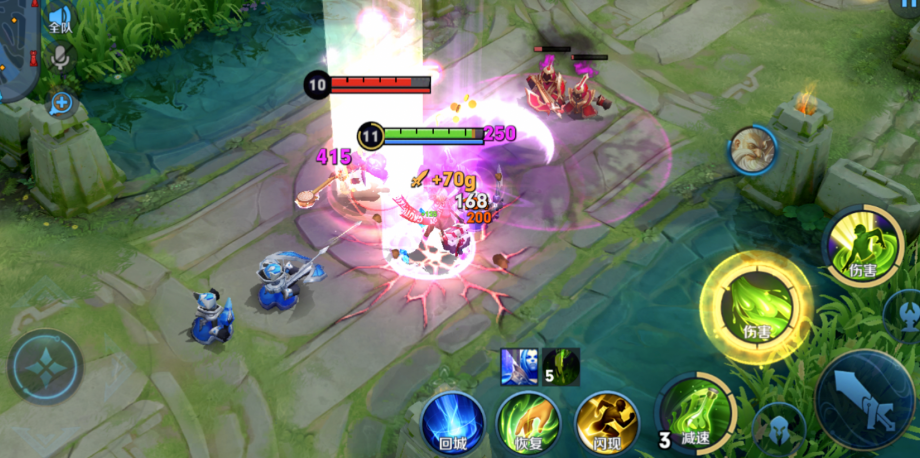Viewport: 920px width, 458px height.
Task: Activate the 伤害 ultimate with running figure
Action: click(x=862, y=243)
